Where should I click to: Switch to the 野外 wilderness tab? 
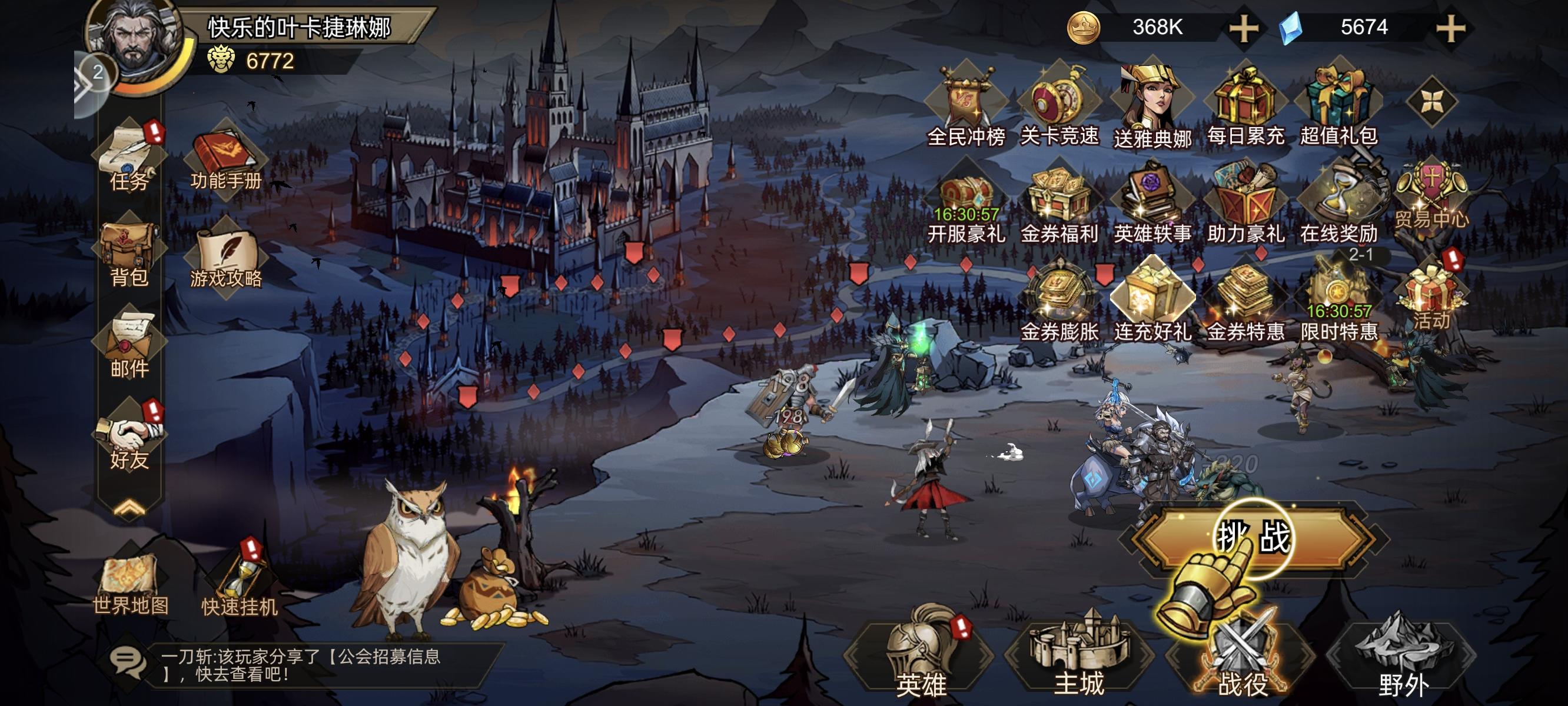click(1403, 658)
